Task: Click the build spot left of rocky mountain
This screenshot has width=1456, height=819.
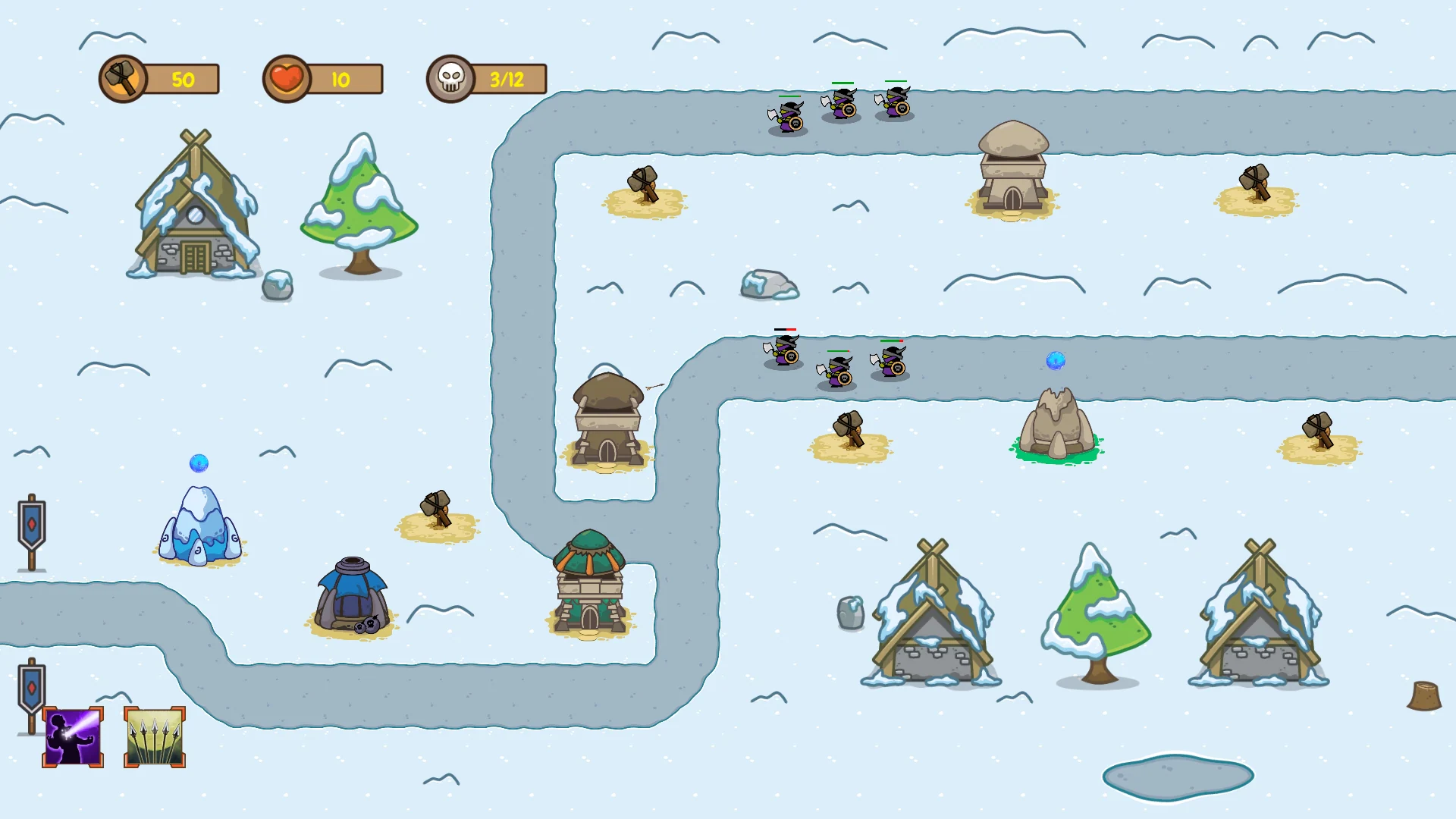Action: point(849,432)
